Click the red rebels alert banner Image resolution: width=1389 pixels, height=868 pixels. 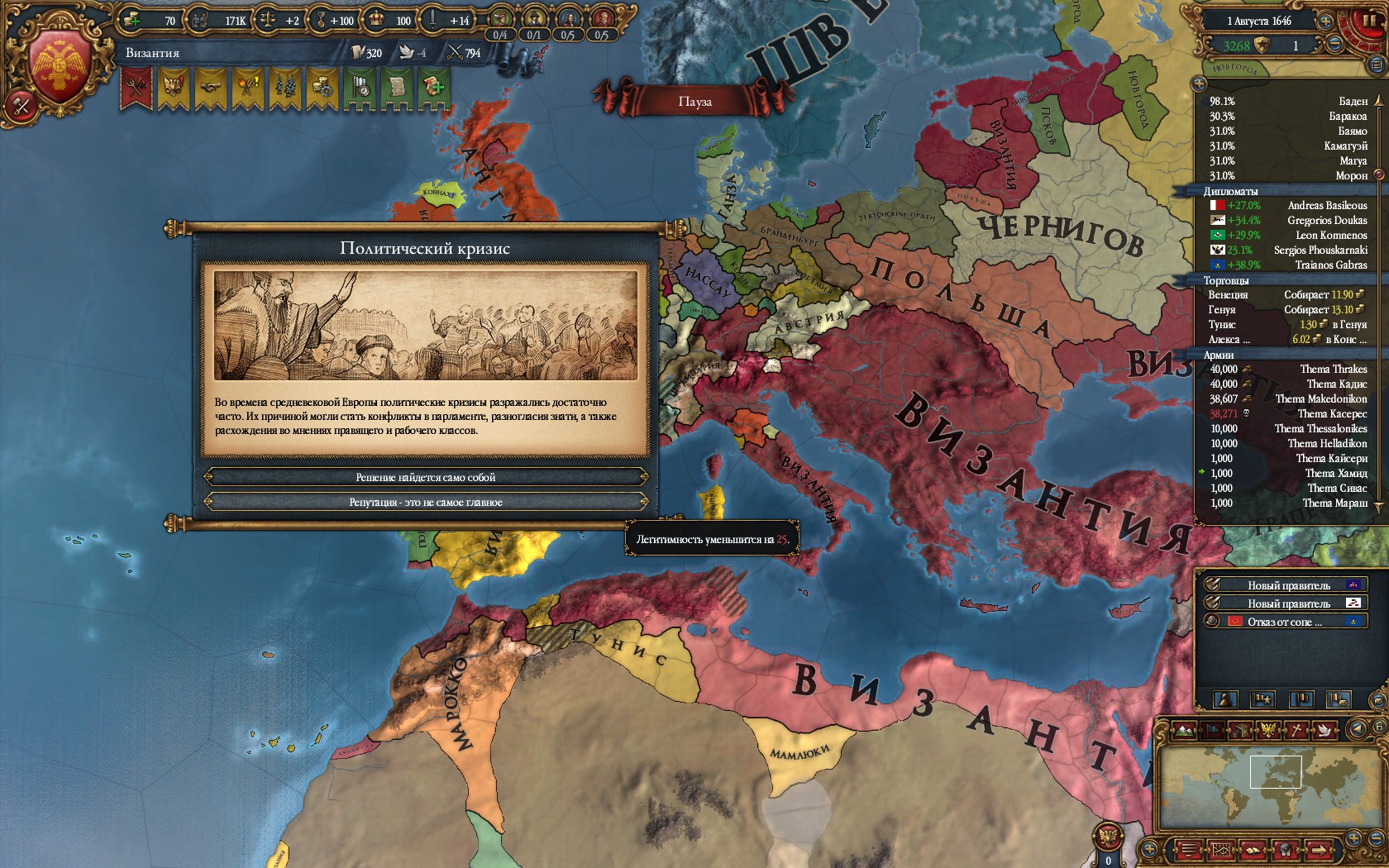[136, 87]
